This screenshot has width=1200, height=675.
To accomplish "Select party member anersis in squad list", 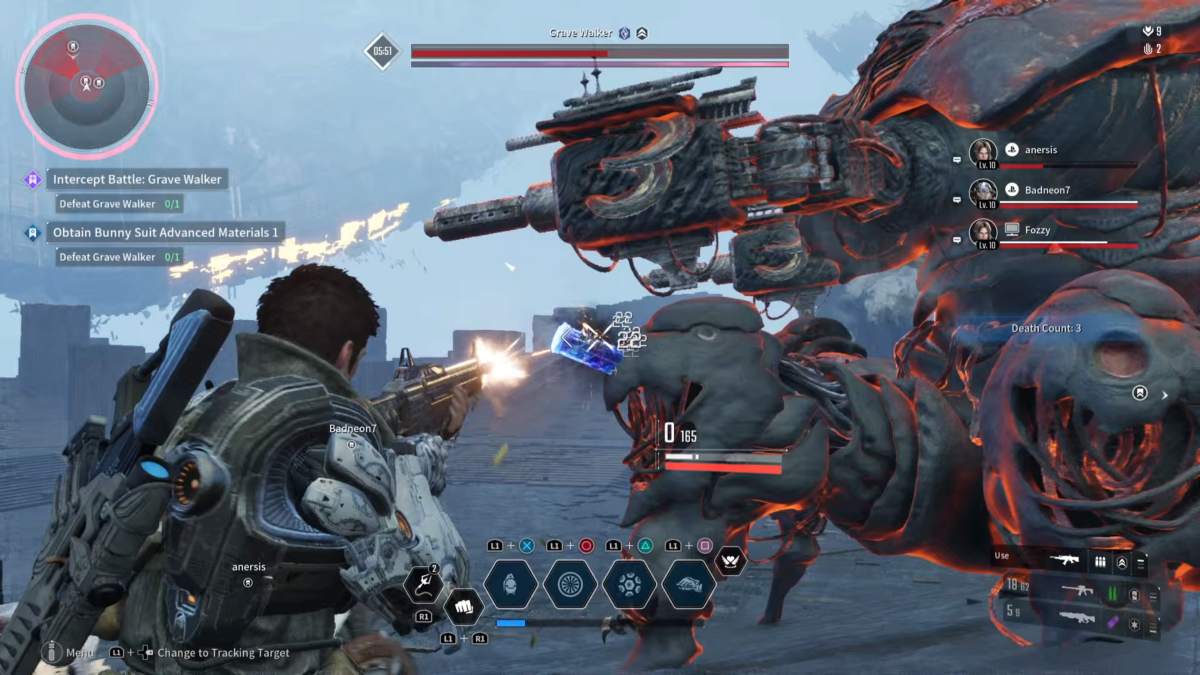I will click(x=1041, y=150).
